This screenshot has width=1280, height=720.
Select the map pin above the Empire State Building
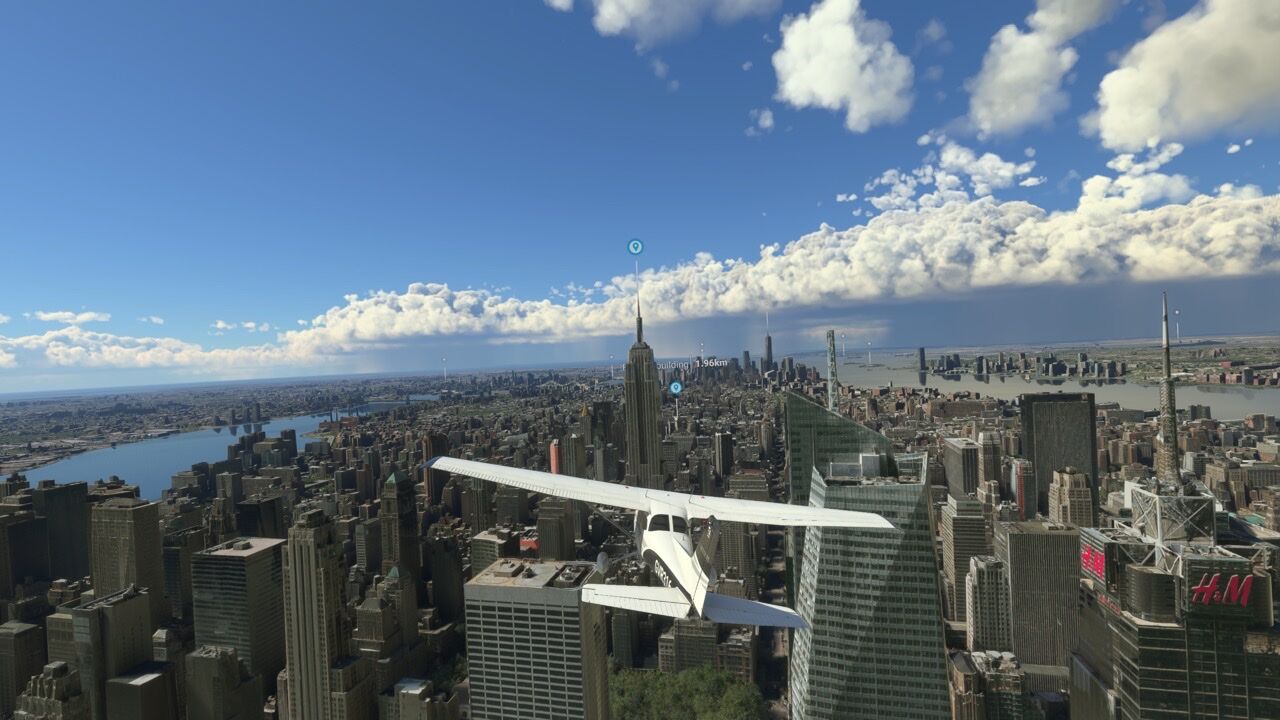[x=635, y=246]
